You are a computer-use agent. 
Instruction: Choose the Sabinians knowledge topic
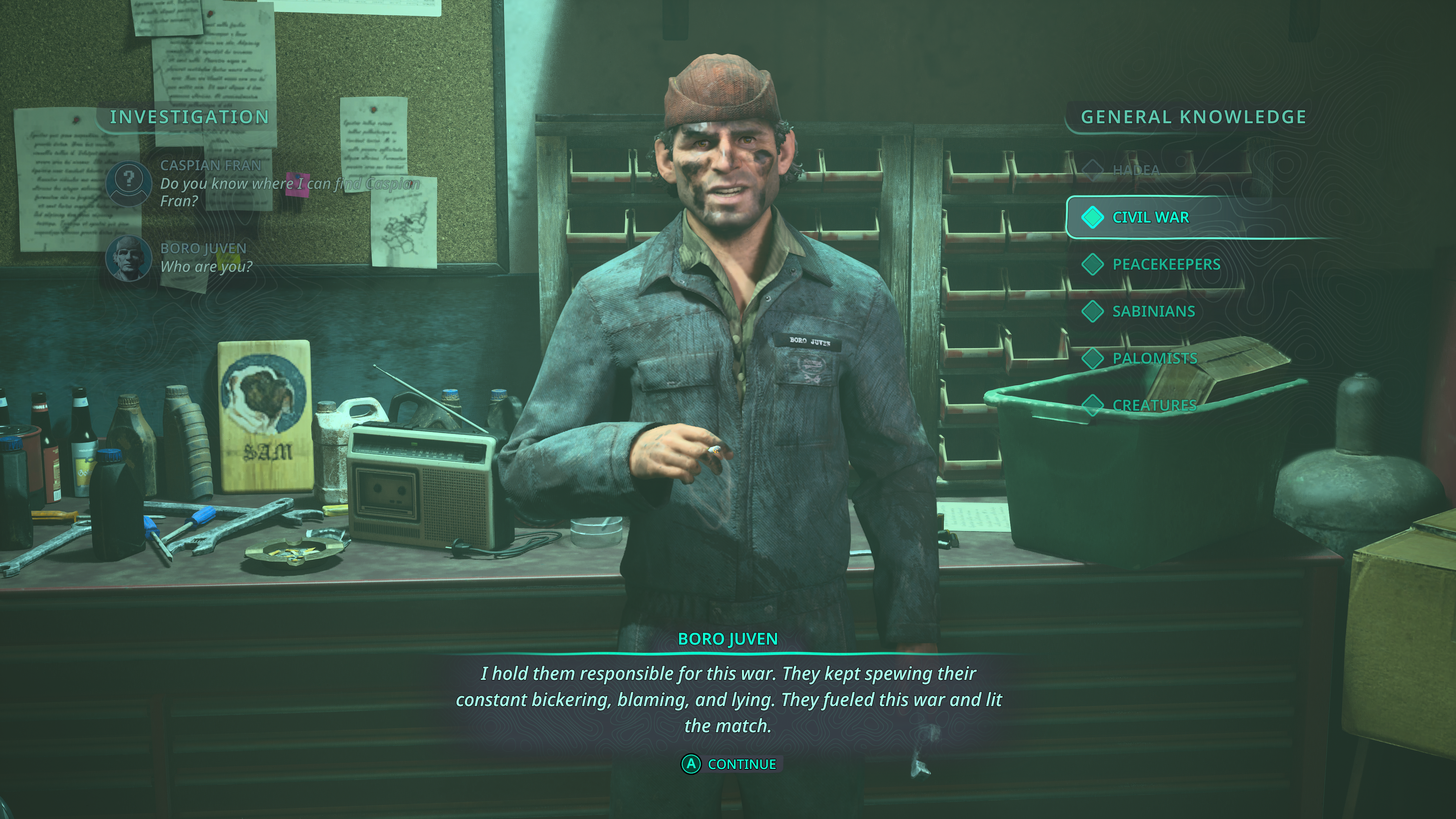click(x=1153, y=311)
